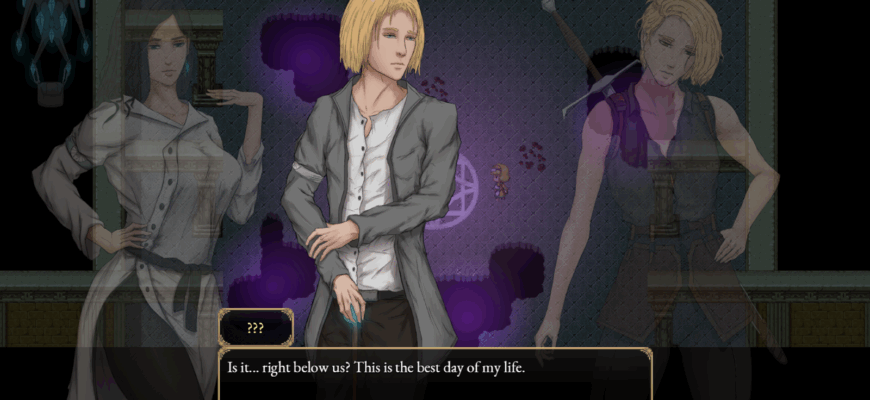Advance the dialogue by clicking the text box
The height and width of the screenshot is (400, 870).
coord(435,374)
